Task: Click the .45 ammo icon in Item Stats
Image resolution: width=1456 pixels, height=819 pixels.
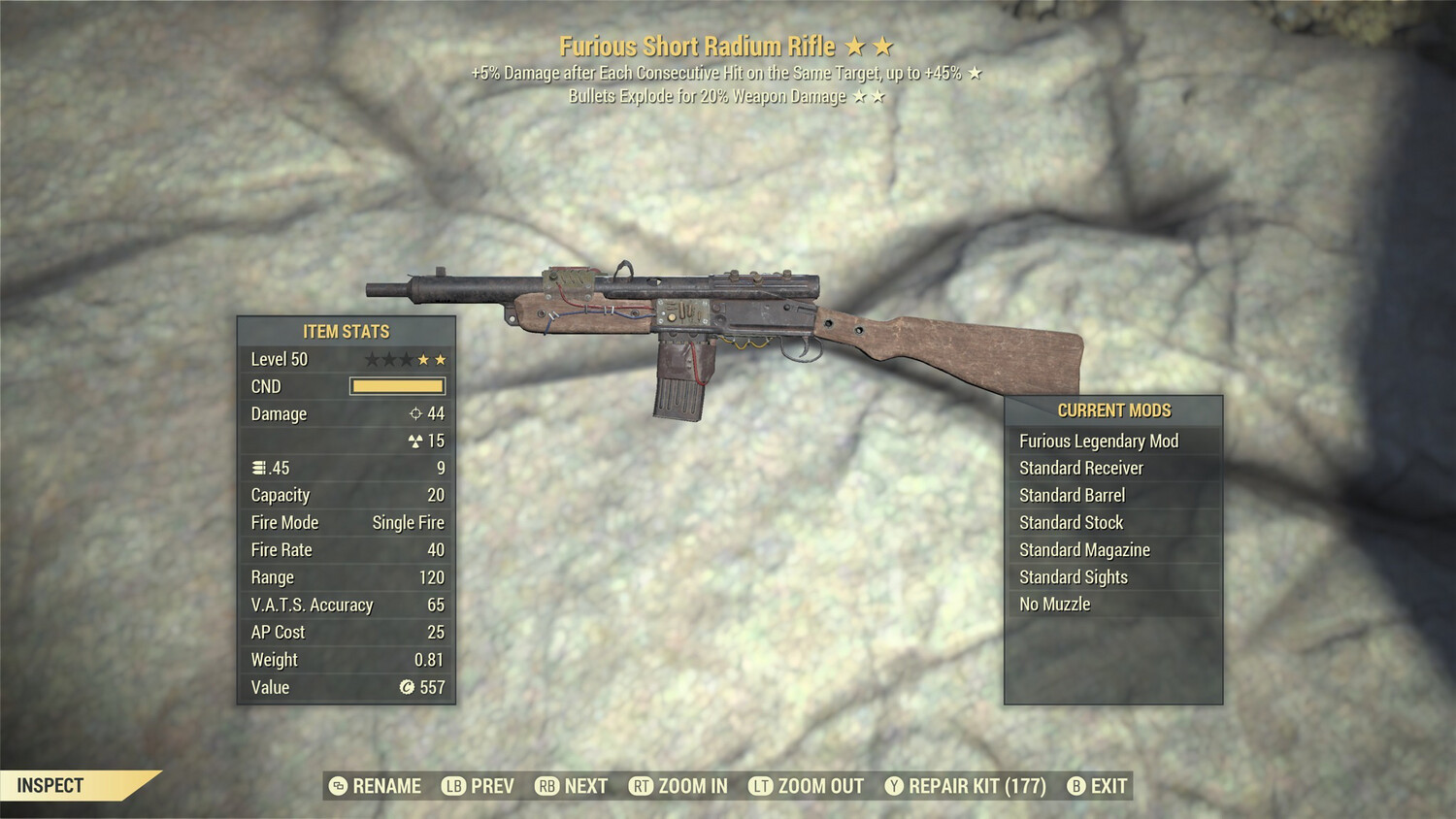Action: 258,468
